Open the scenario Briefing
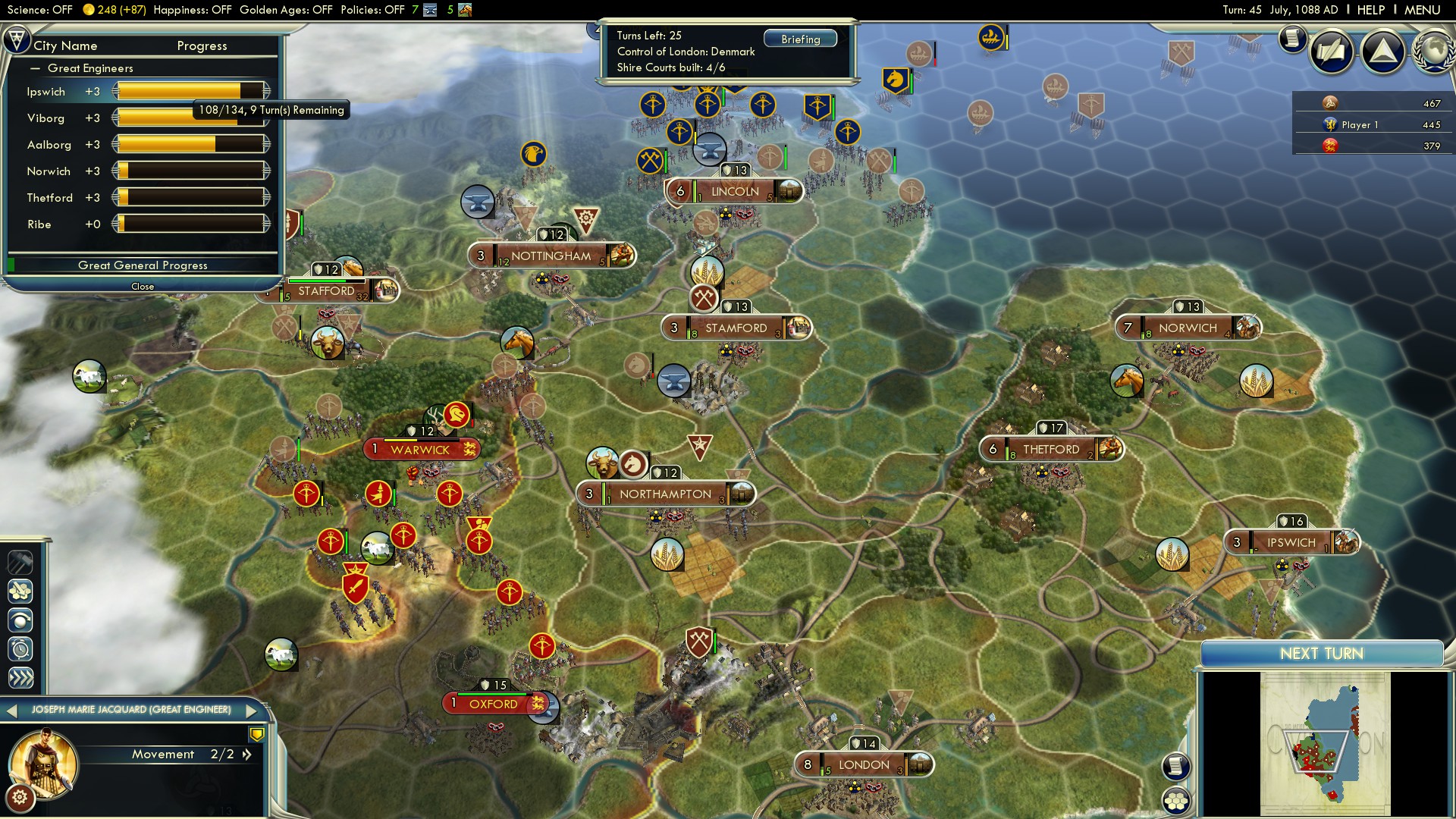Viewport: 1456px width, 819px height. [801, 38]
